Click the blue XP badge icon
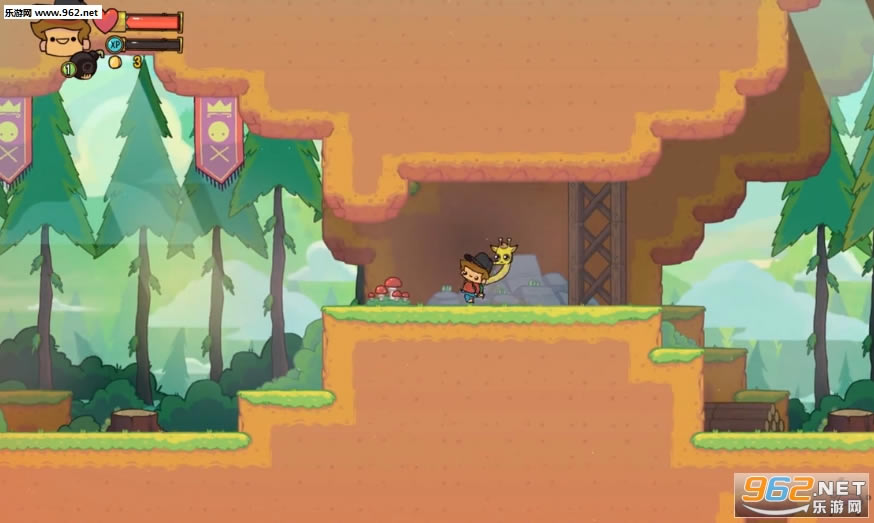The width and height of the screenshot is (874, 523). [115, 44]
